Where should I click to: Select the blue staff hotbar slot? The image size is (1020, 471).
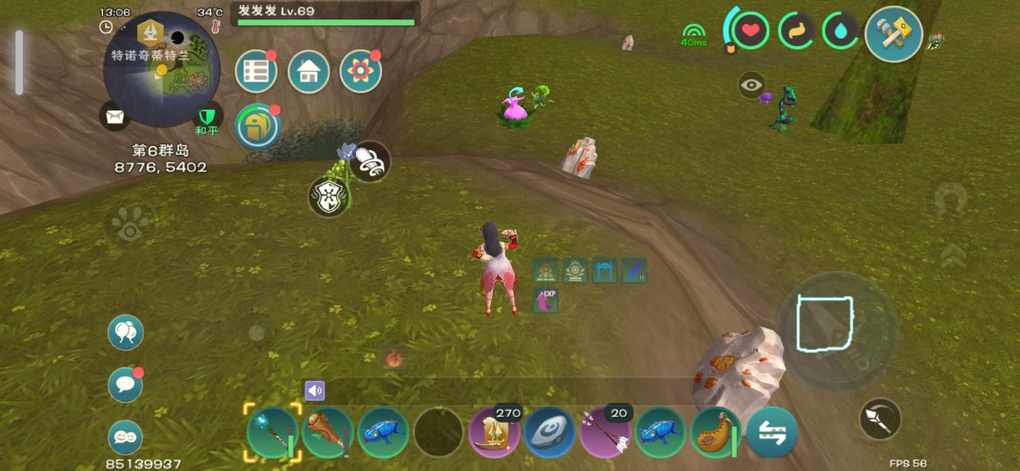coord(271,432)
